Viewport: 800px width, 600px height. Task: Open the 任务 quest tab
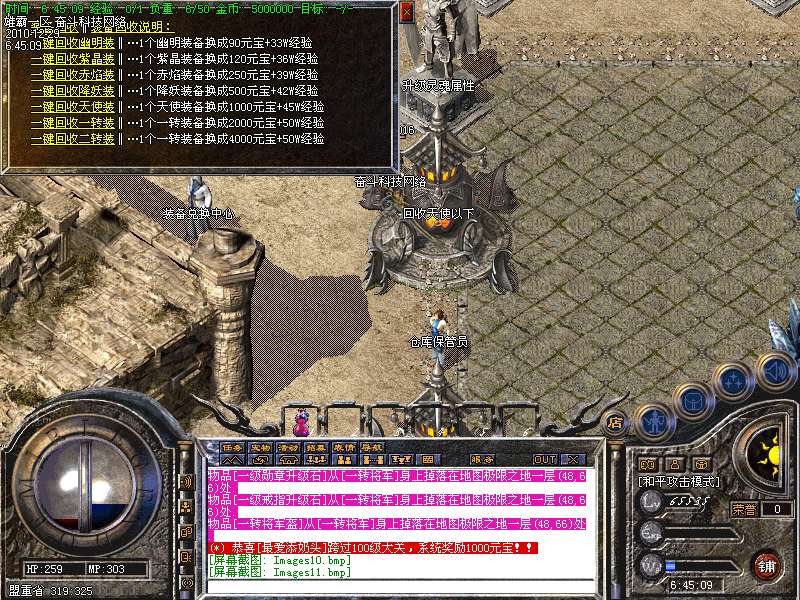pyautogui.click(x=232, y=447)
